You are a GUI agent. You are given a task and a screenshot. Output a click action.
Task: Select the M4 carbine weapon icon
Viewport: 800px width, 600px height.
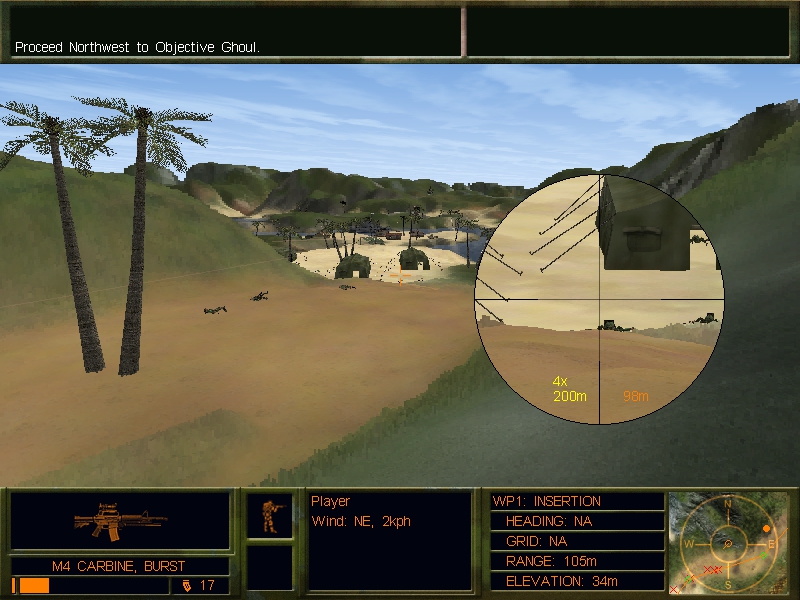(x=120, y=521)
